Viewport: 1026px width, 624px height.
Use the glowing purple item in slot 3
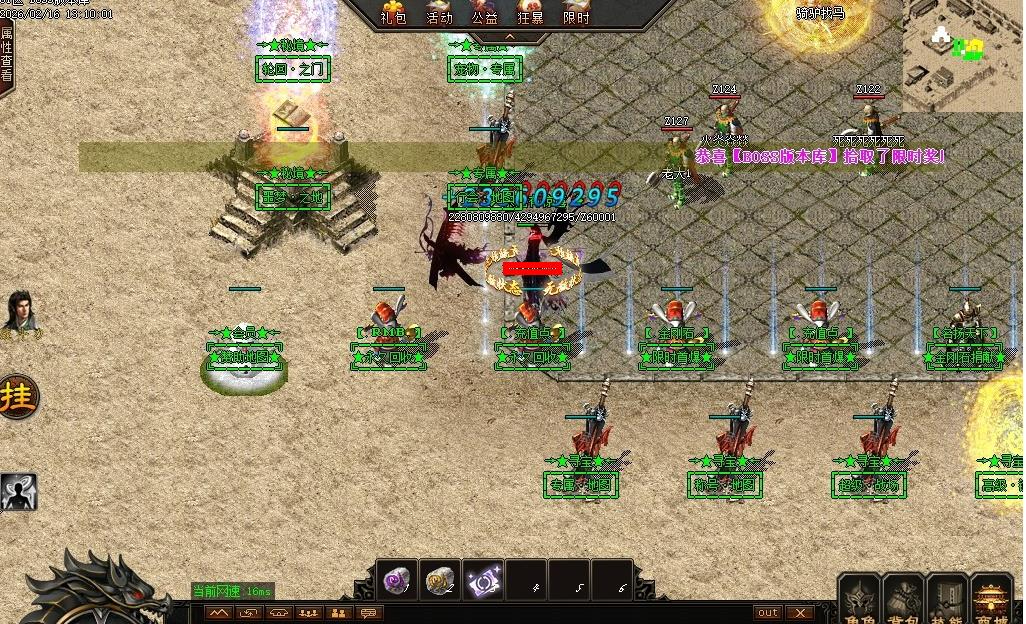[484, 580]
